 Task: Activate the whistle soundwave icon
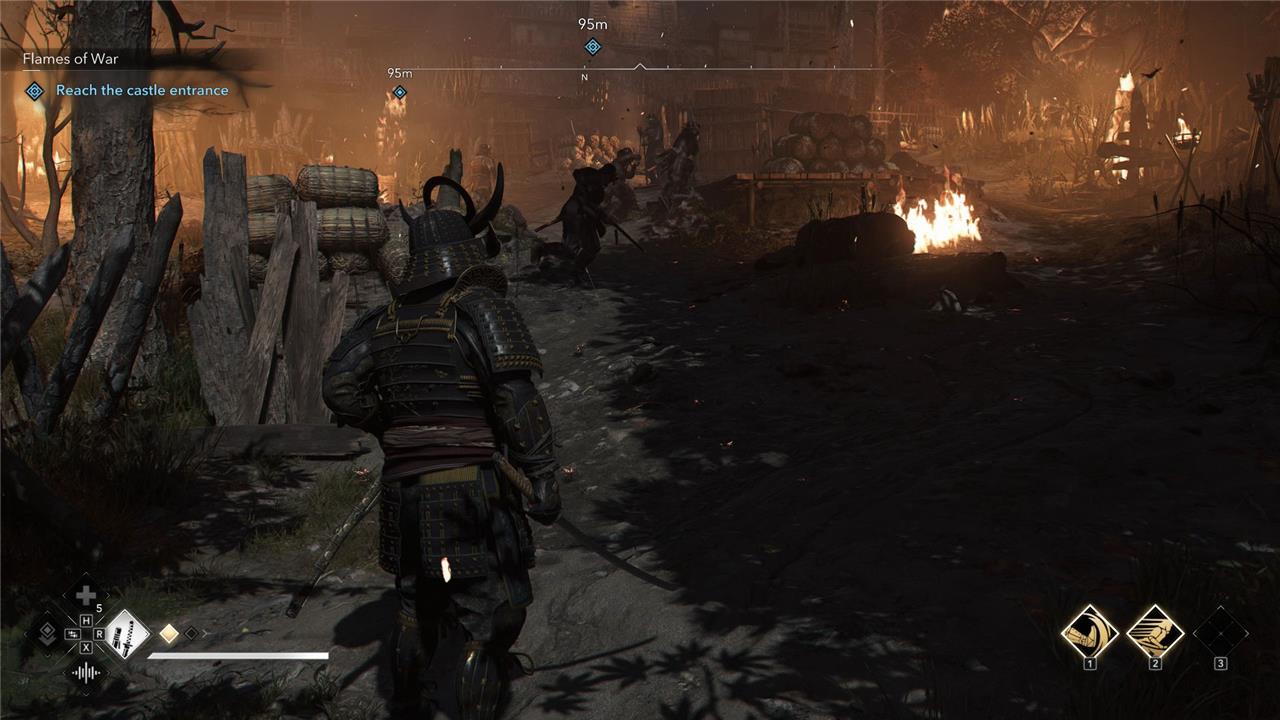(86, 673)
